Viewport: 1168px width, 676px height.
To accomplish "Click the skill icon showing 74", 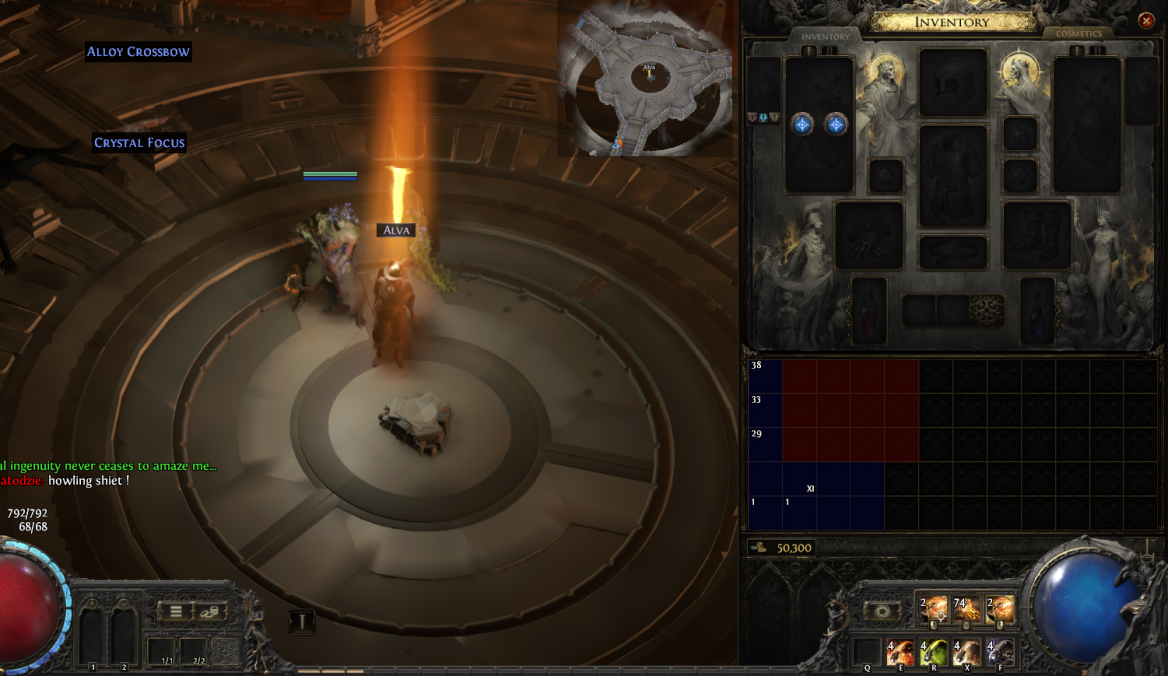I will click(x=966, y=608).
